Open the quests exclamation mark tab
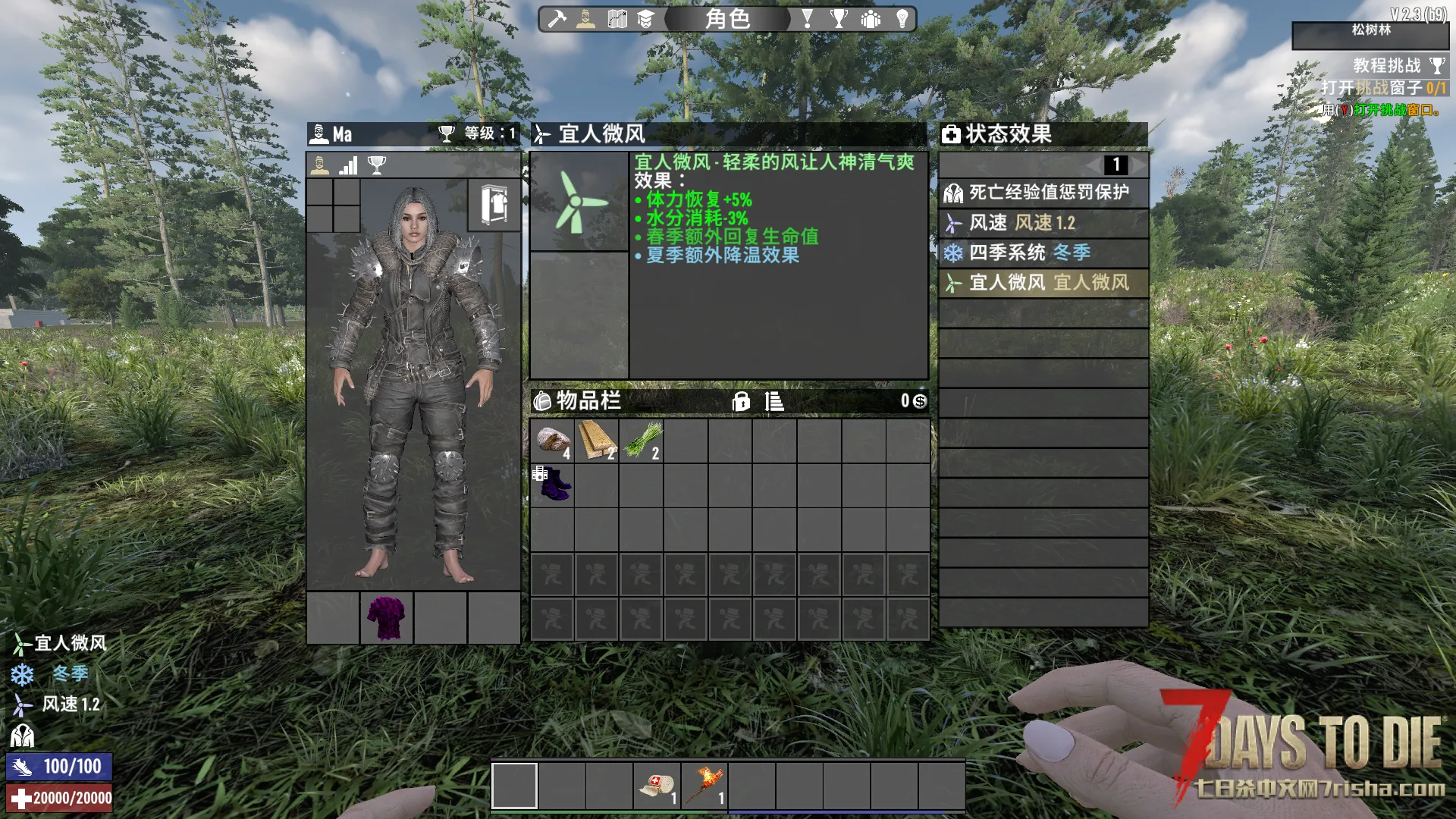 pyautogui.click(x=807, y=19)
